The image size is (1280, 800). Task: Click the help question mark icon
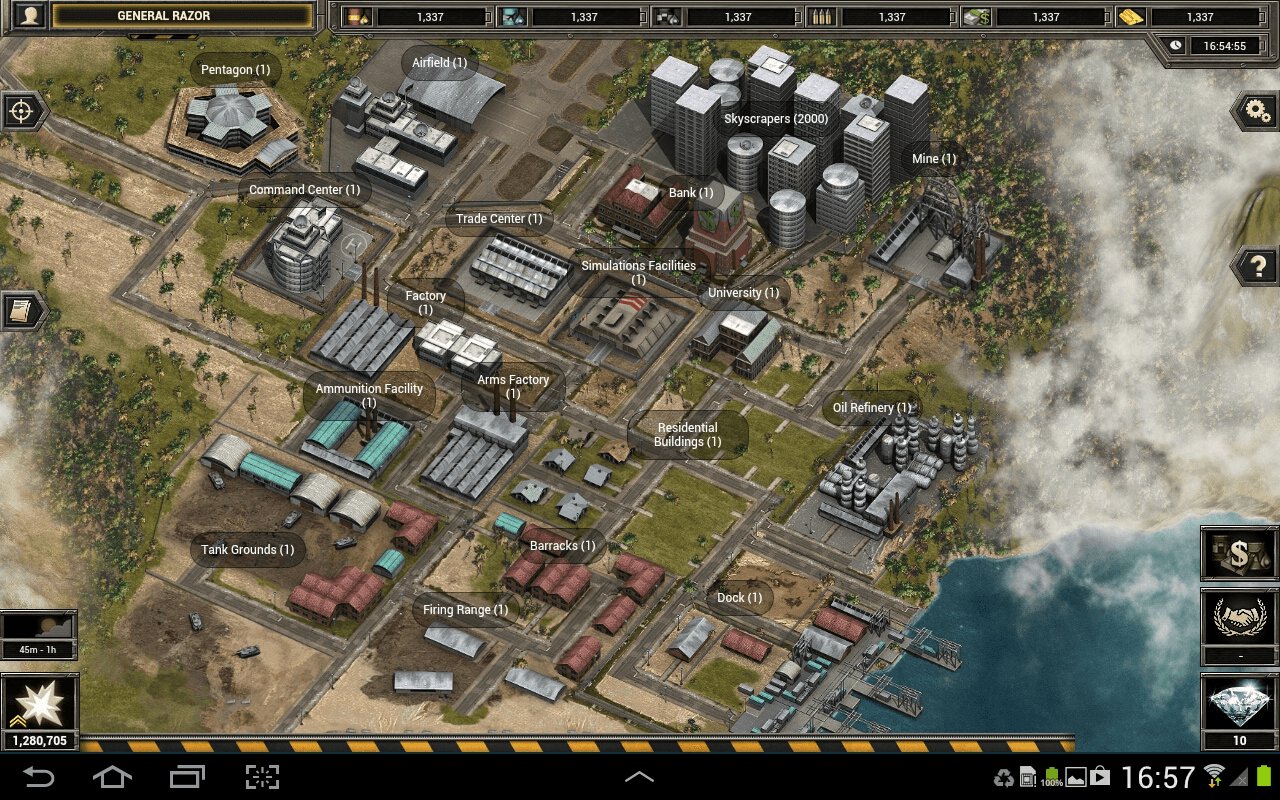(1257, 266)
